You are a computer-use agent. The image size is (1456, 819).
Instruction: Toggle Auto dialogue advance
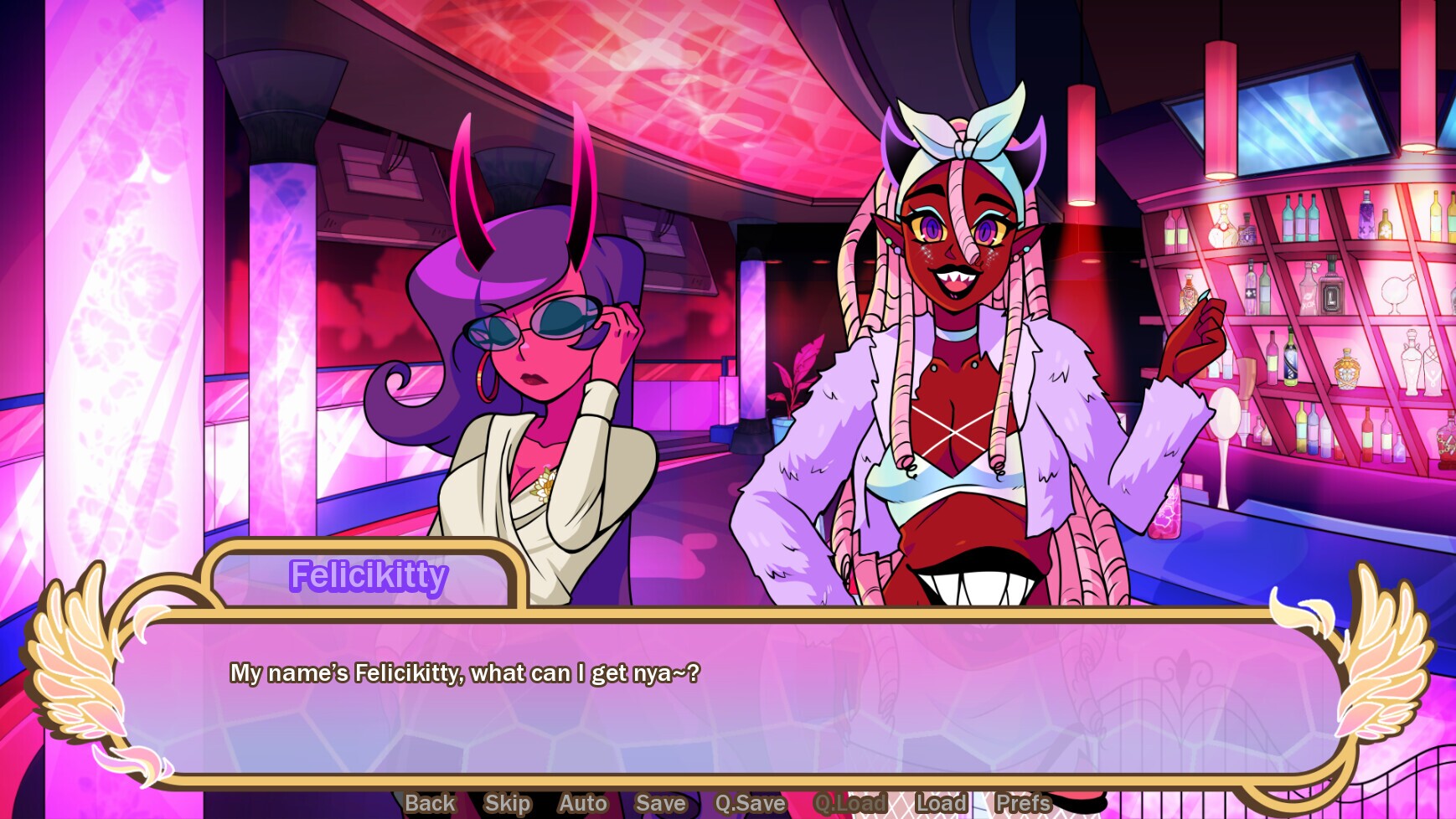tap(582, 803)
